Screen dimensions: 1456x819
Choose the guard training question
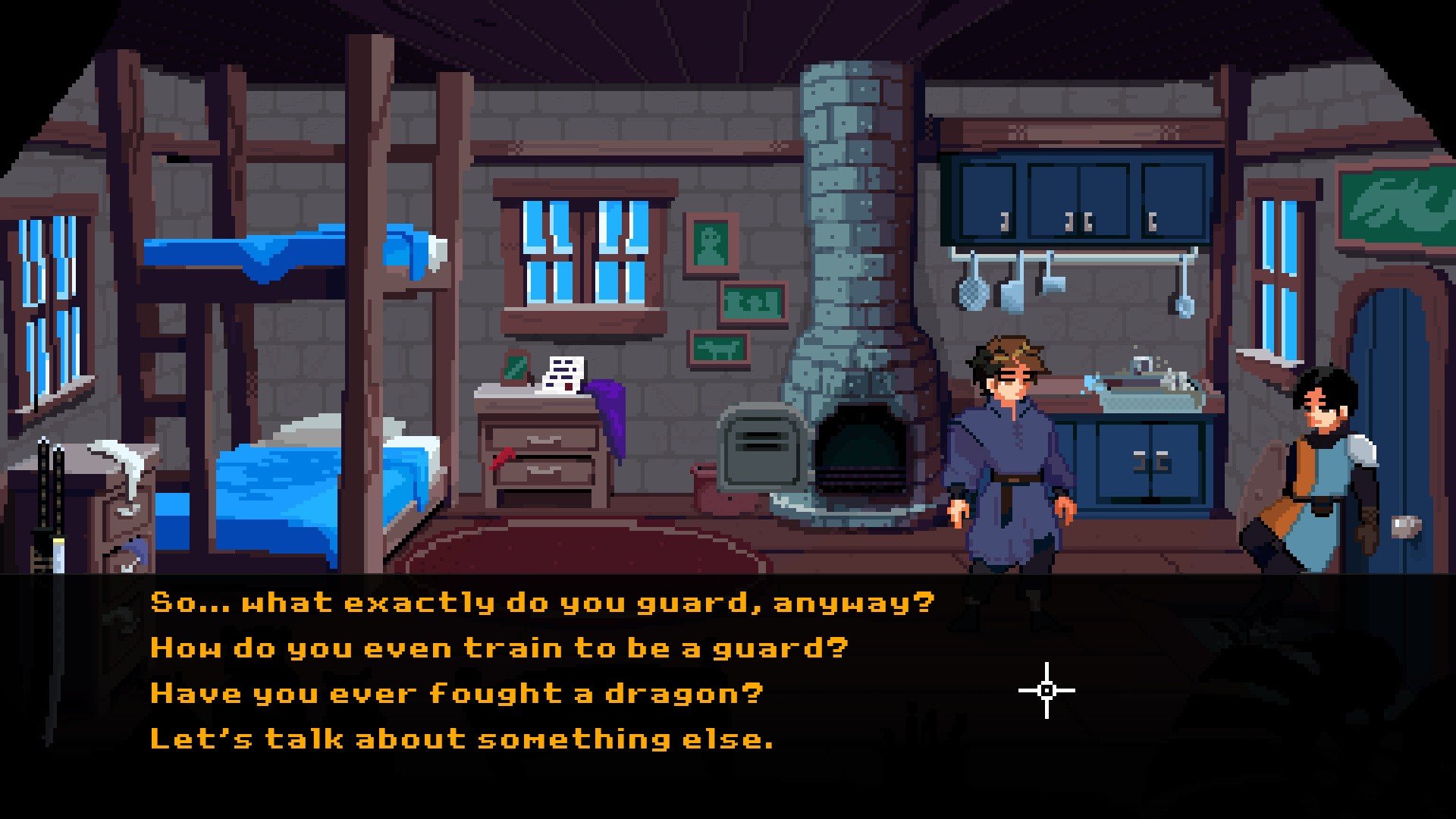pos(499,648)
